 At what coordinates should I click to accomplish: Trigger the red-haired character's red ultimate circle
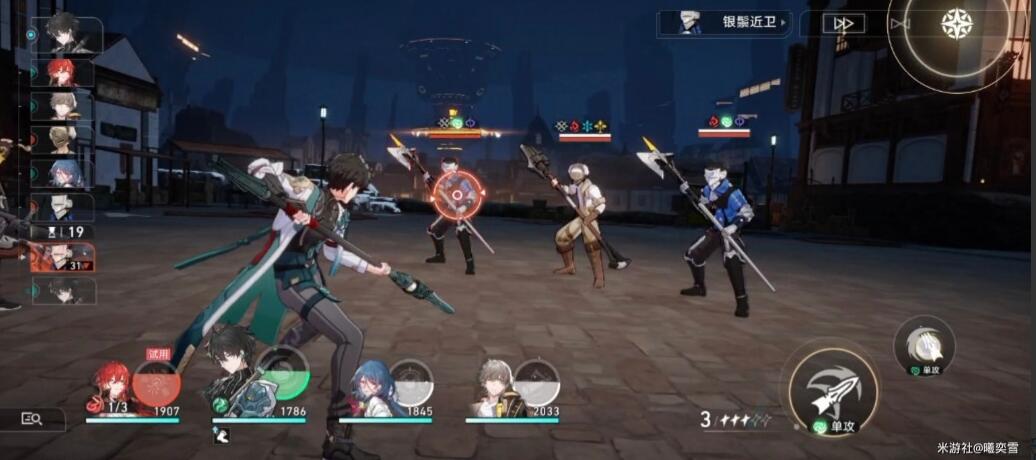click(157, 382)
